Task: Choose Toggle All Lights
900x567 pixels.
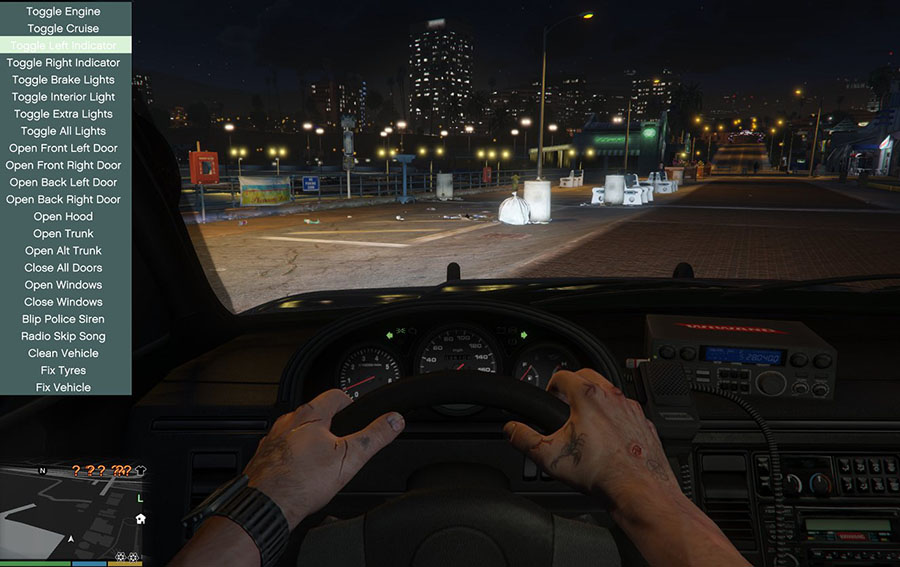Action: point(63,131)
